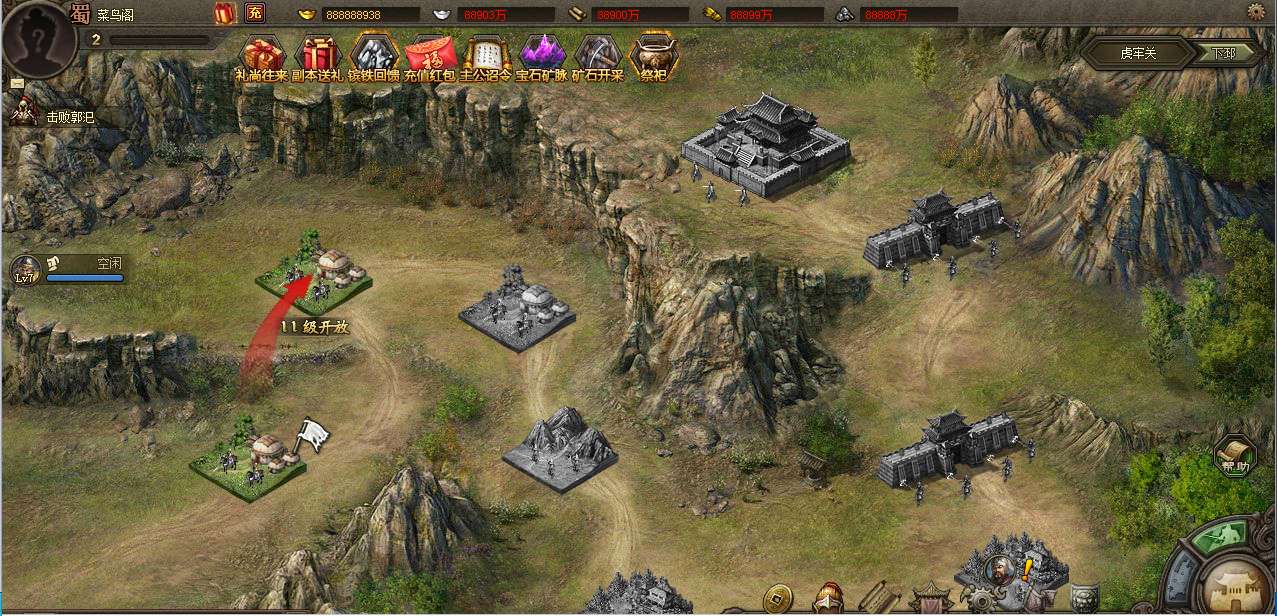Open the 宝石矿脉 purple gem icon

click(x=542, y=56)
